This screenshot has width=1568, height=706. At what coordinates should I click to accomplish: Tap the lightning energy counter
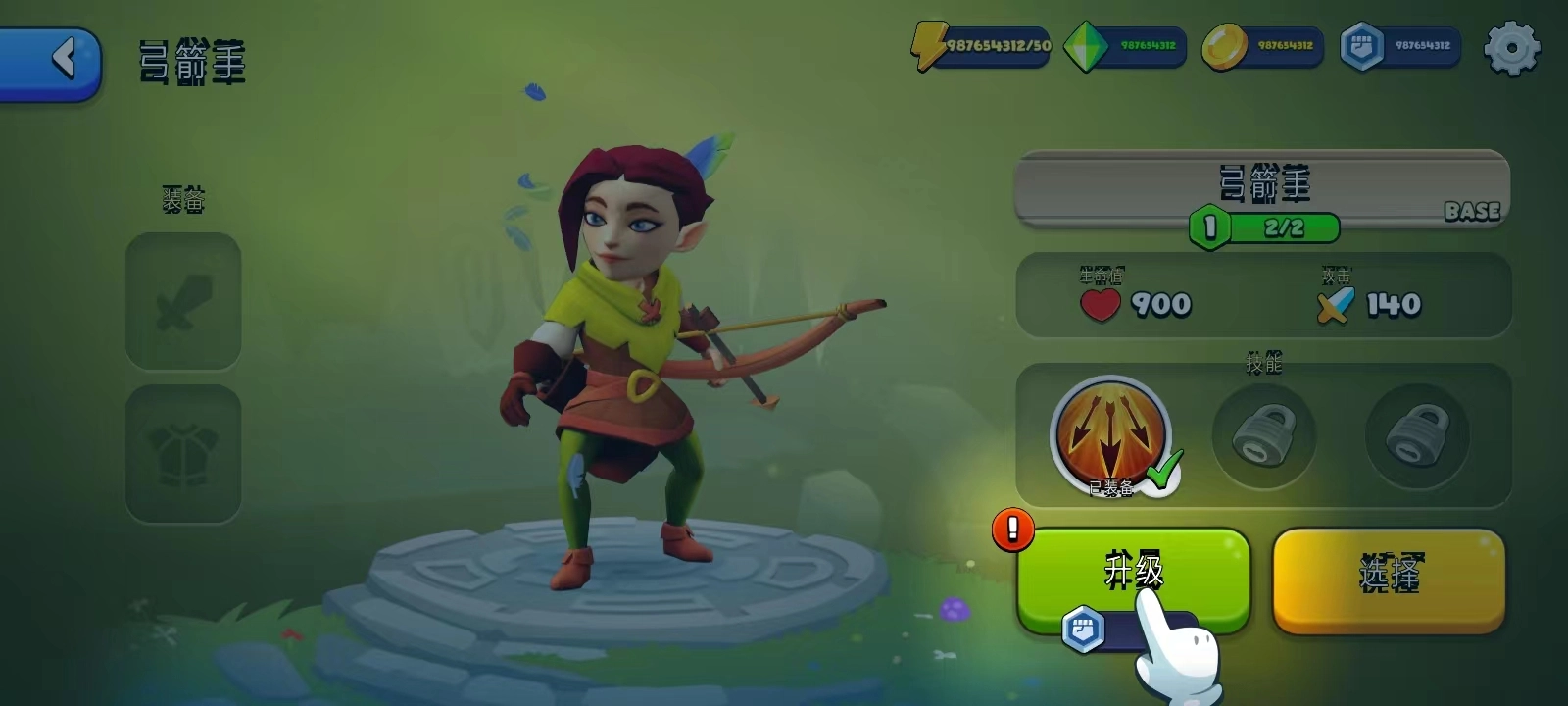tap(983, 46)
